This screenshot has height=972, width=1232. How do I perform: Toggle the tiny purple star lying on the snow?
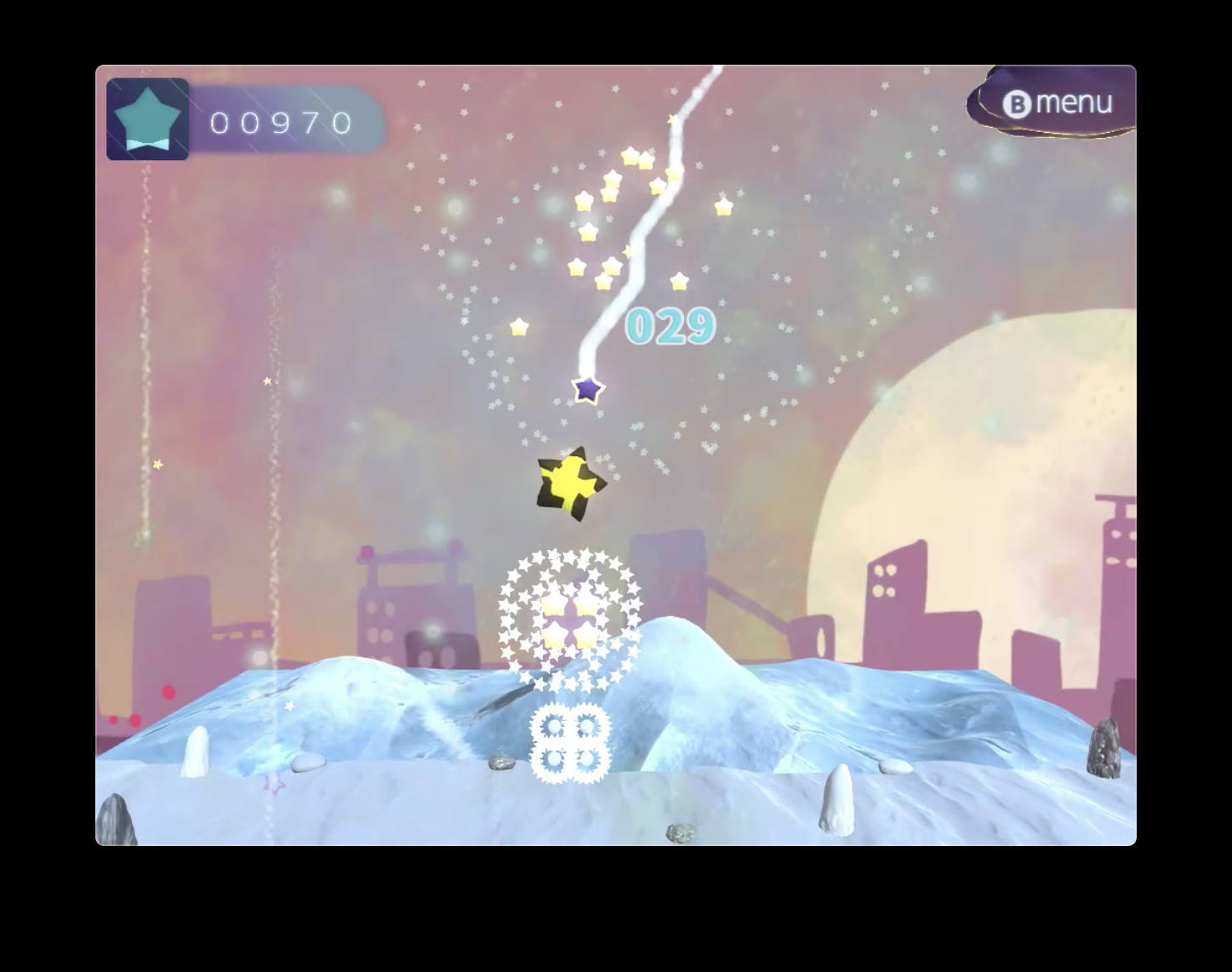[274, 783]
